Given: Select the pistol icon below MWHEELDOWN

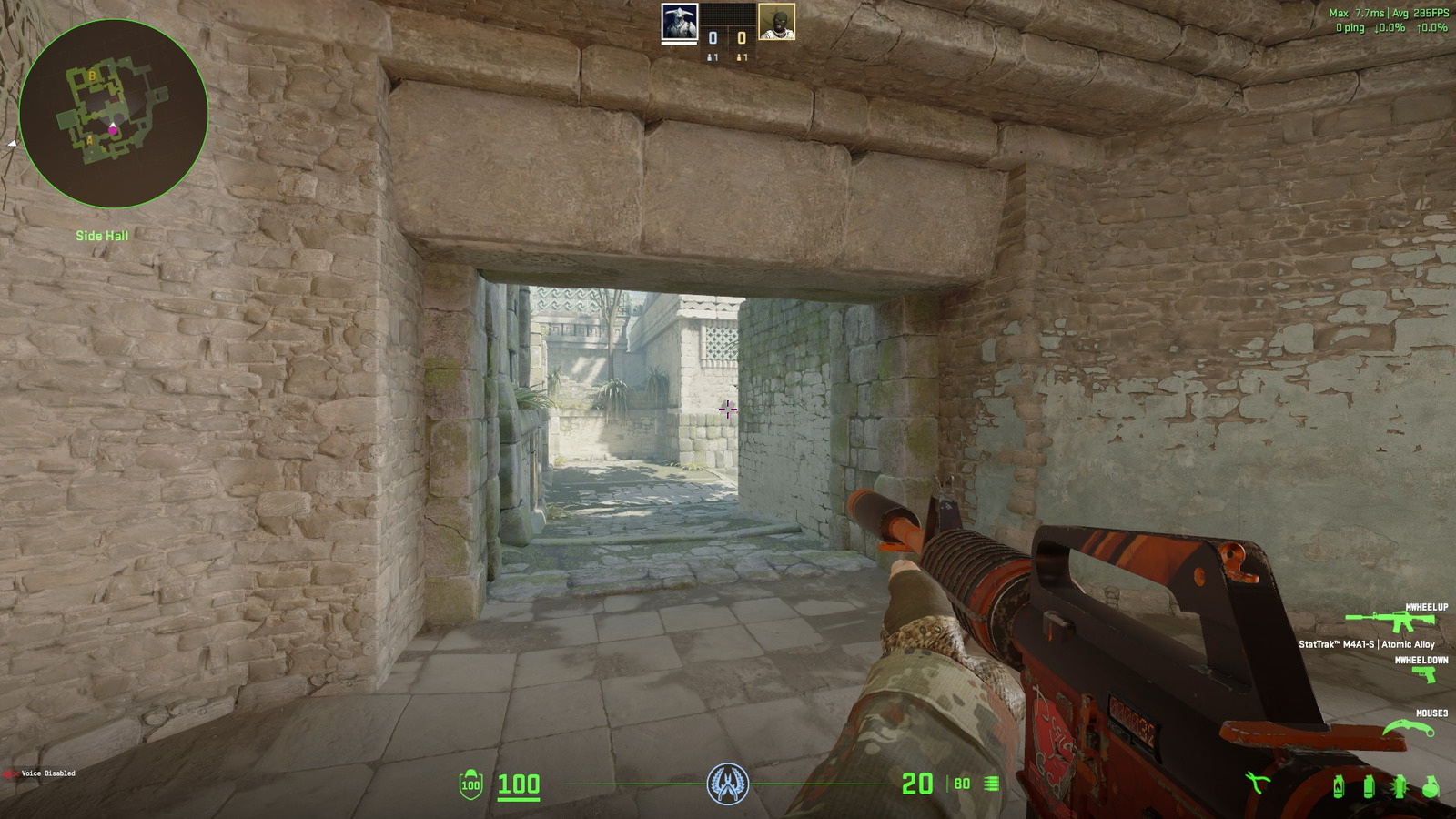Looking at the screenshot, I should tap(1427, 673).
